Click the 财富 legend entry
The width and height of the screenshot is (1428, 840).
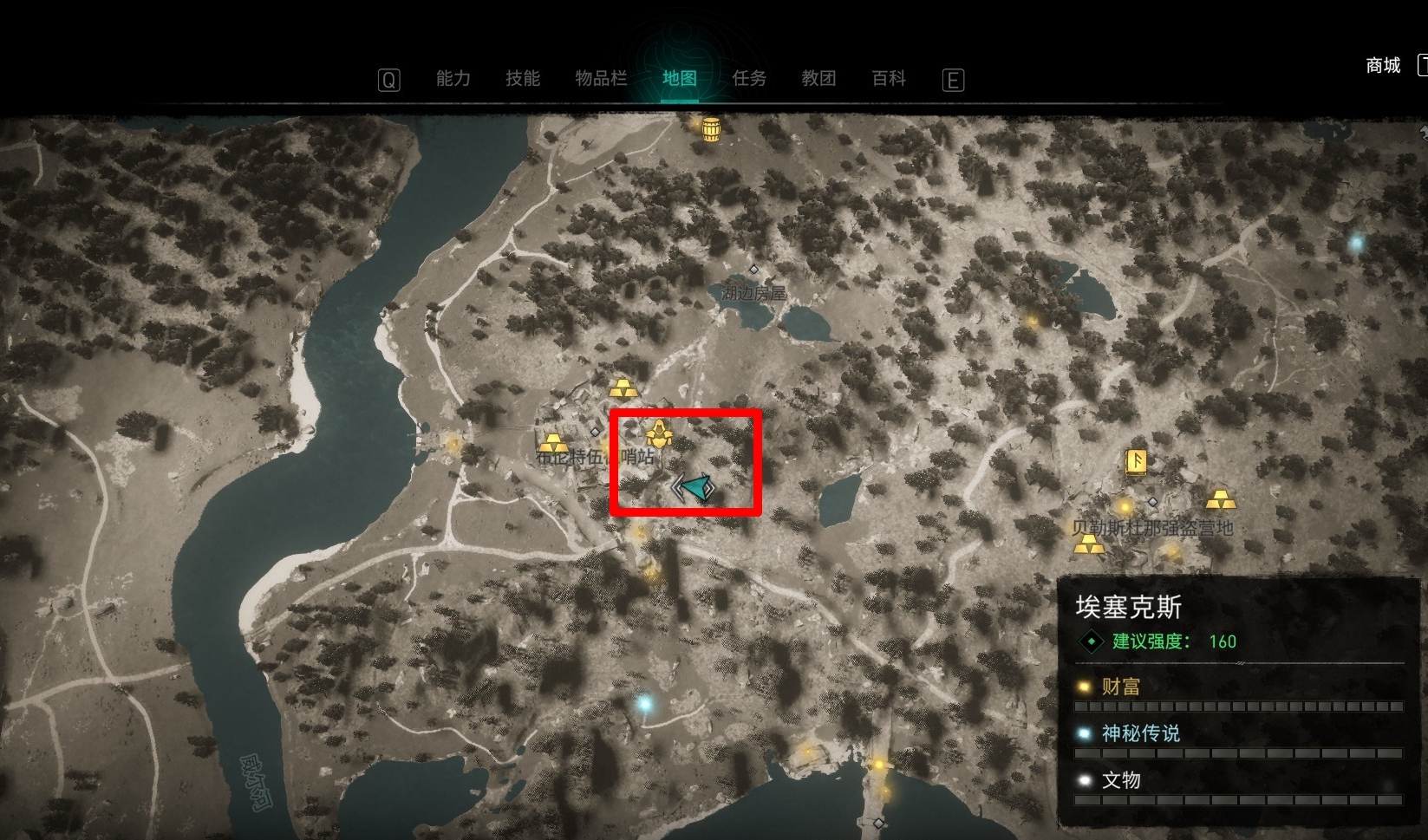click(x=1120, y=687)
